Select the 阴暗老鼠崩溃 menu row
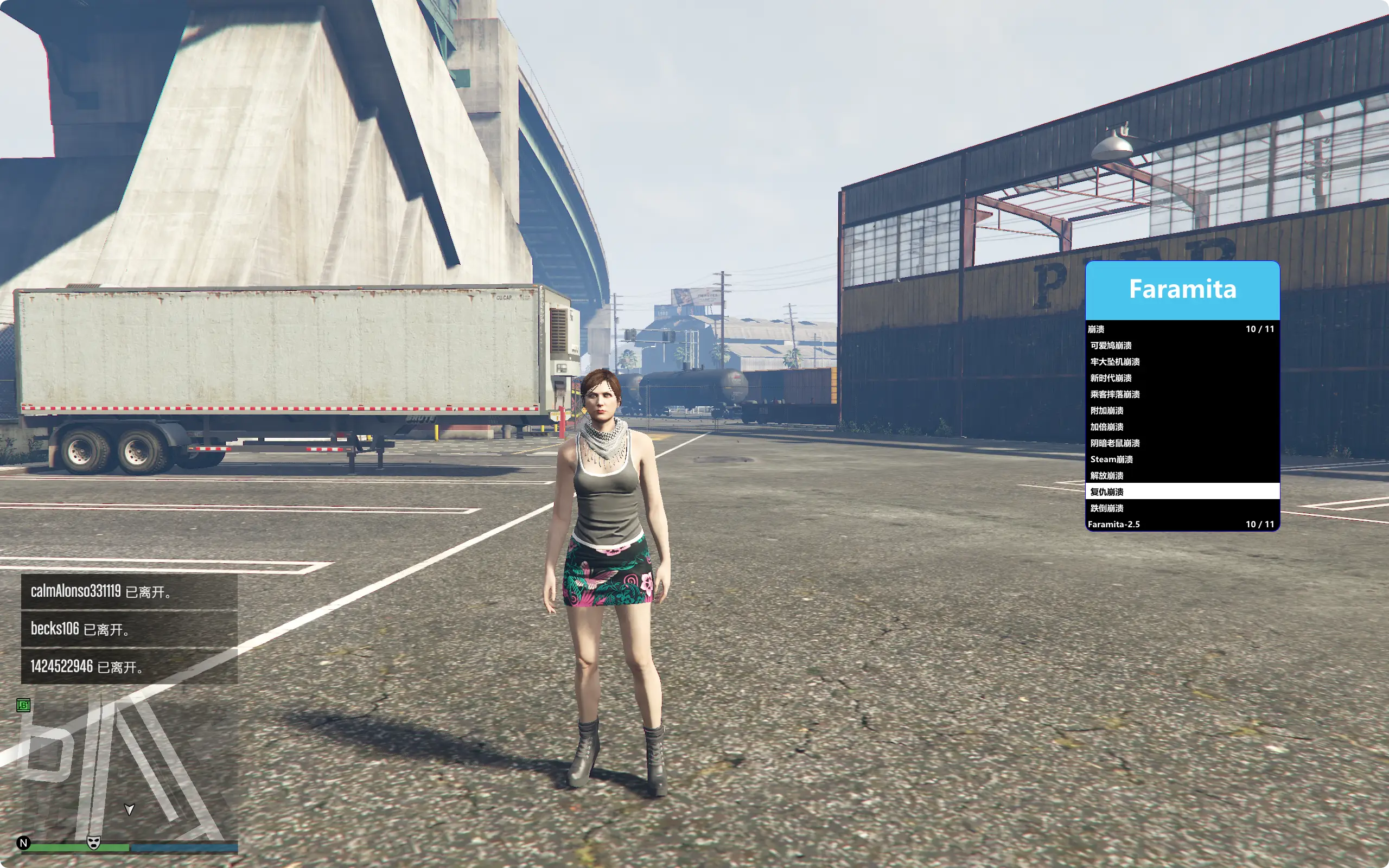Image resolution: width=1389 pixels, height=868 pixels. coord(1115,443)
